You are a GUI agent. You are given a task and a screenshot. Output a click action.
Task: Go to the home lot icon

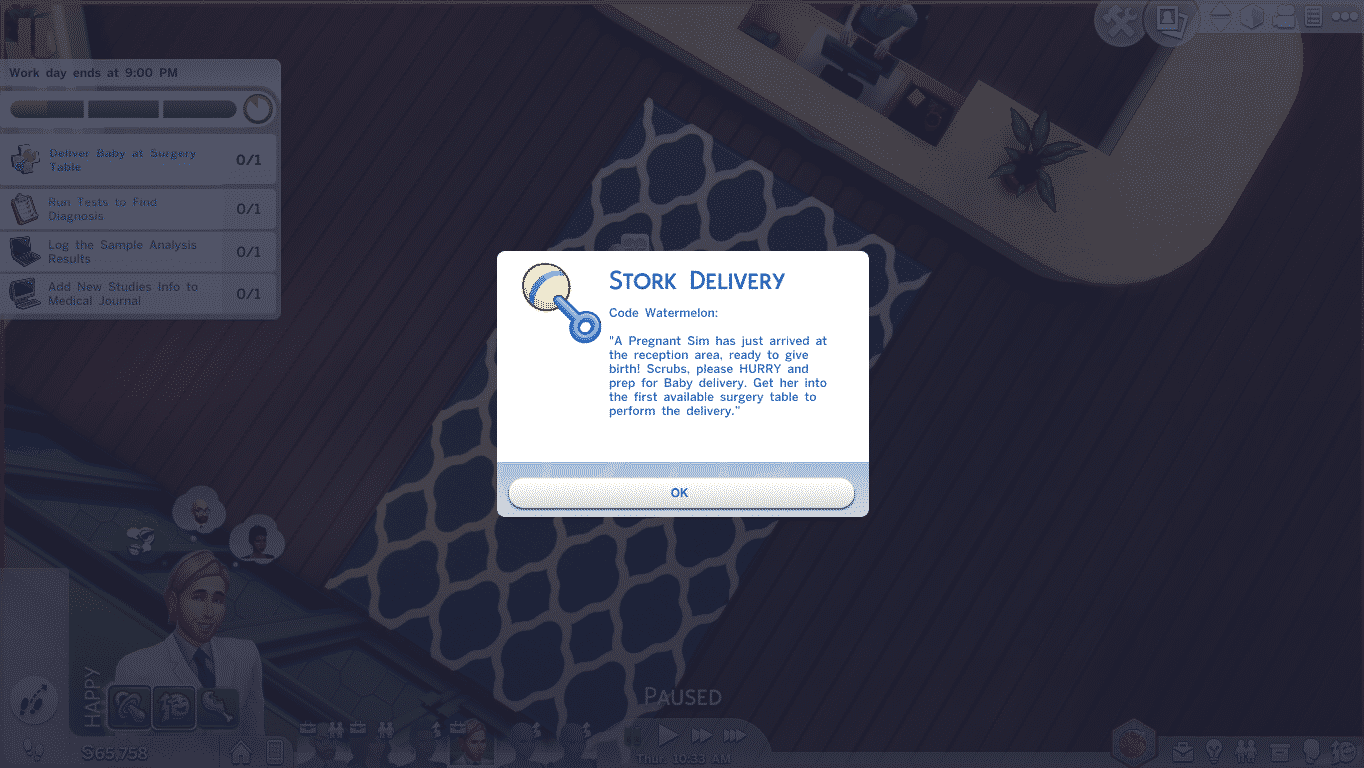(241, 751)
